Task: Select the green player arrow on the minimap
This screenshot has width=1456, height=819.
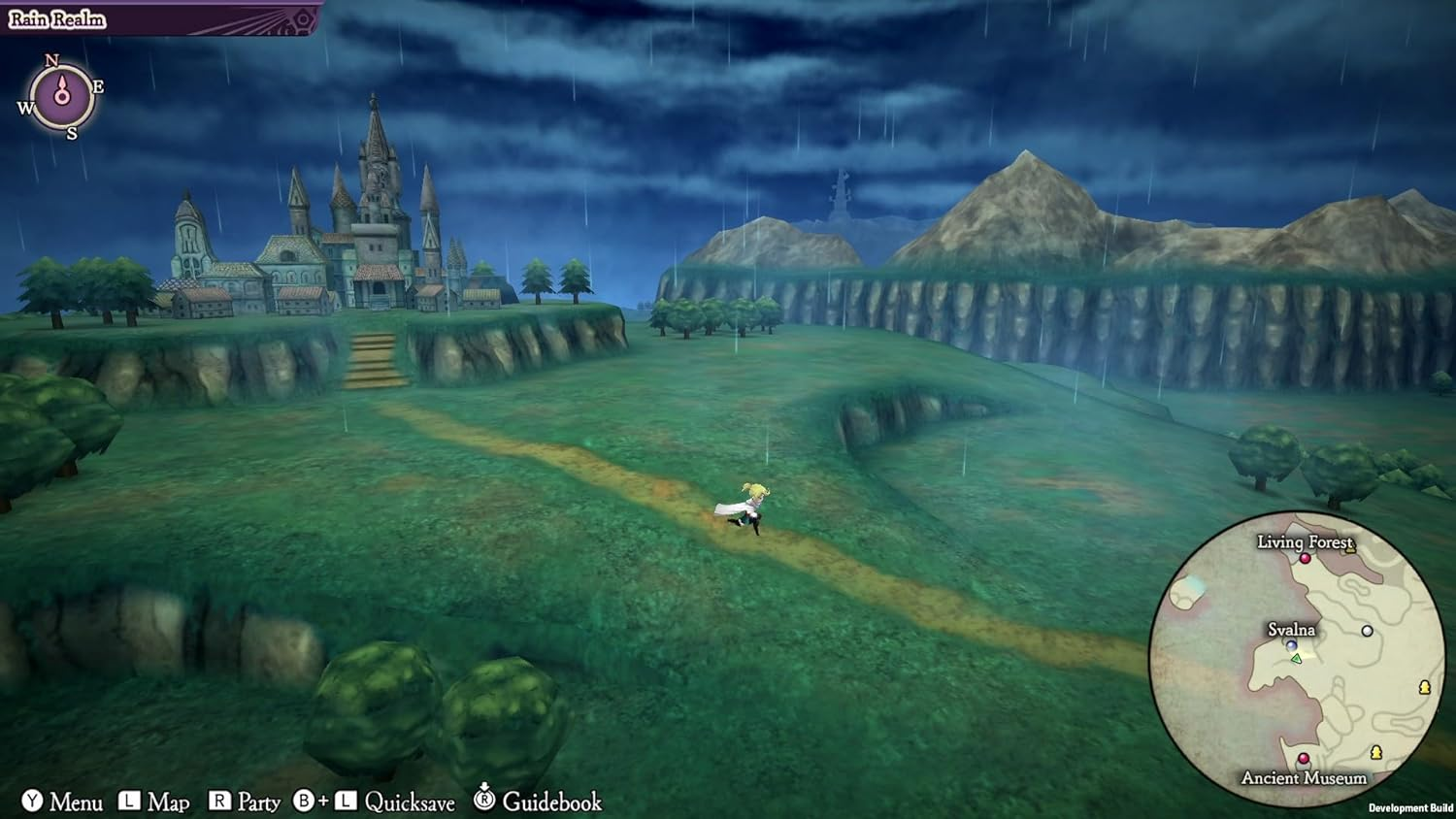Action: point(1296,658)
